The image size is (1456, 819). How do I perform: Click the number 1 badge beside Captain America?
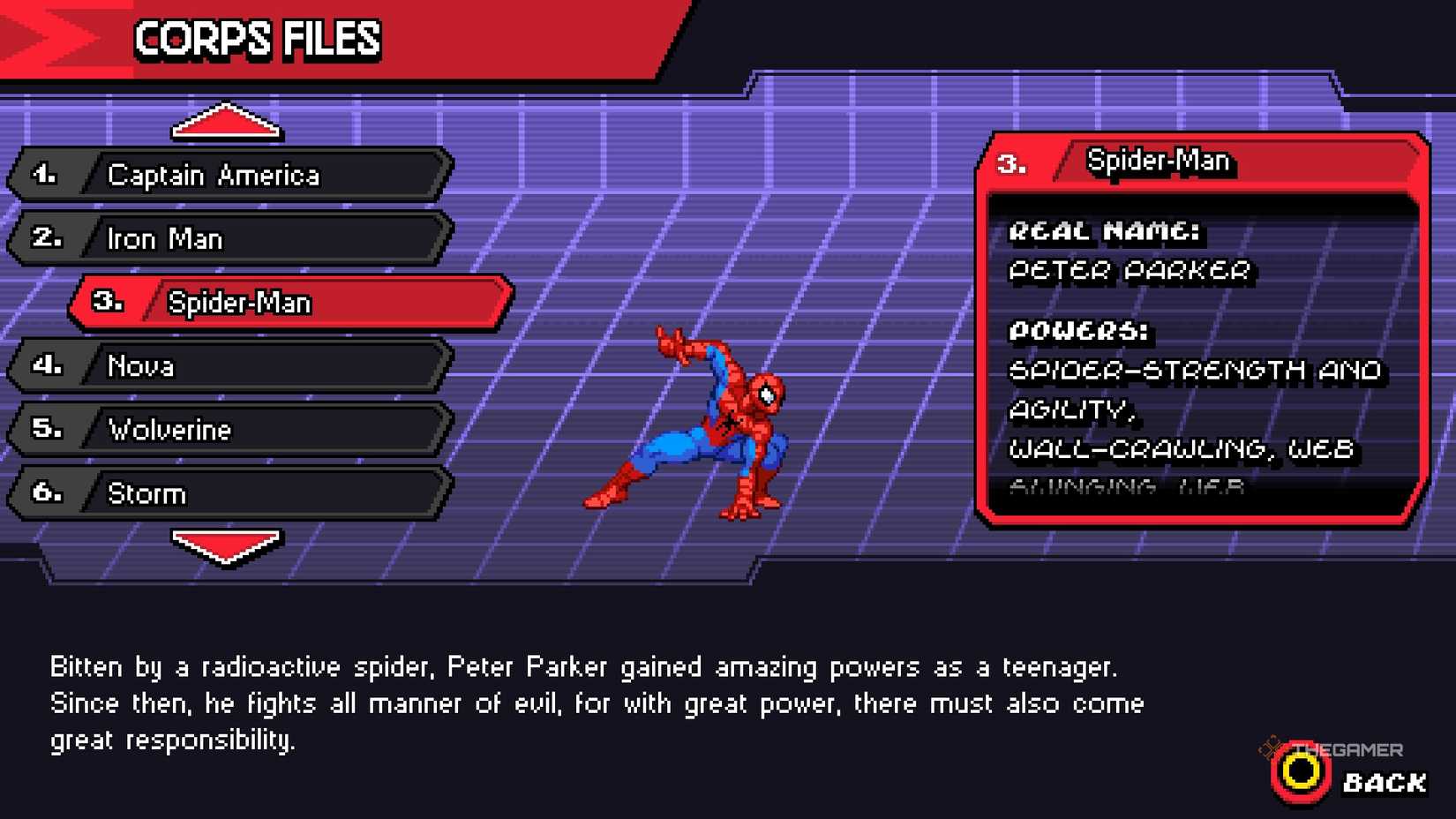tap(49, 174)
